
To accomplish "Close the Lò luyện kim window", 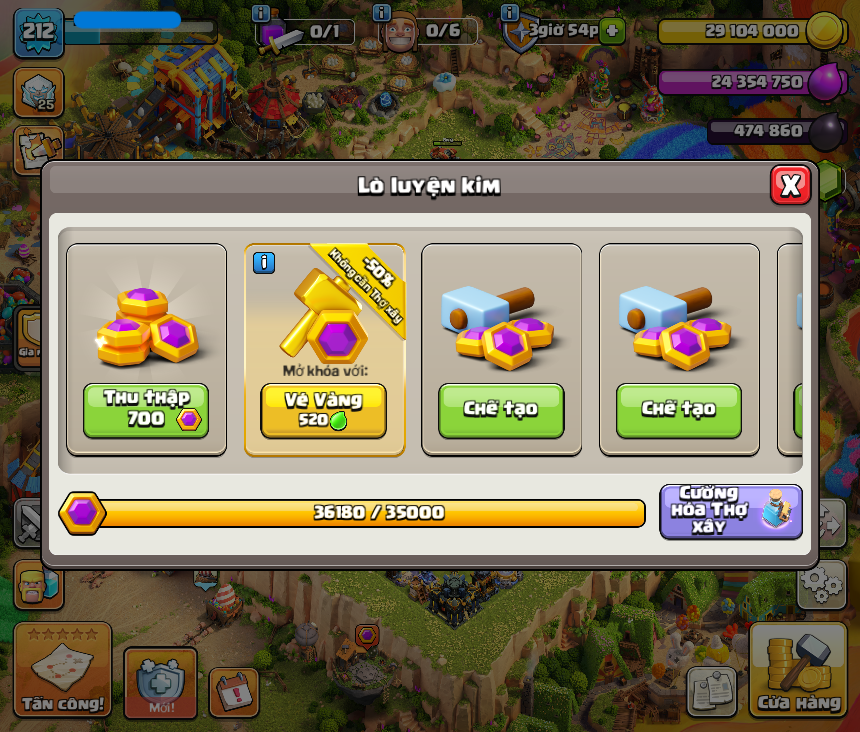I will (x=790, y=185).
